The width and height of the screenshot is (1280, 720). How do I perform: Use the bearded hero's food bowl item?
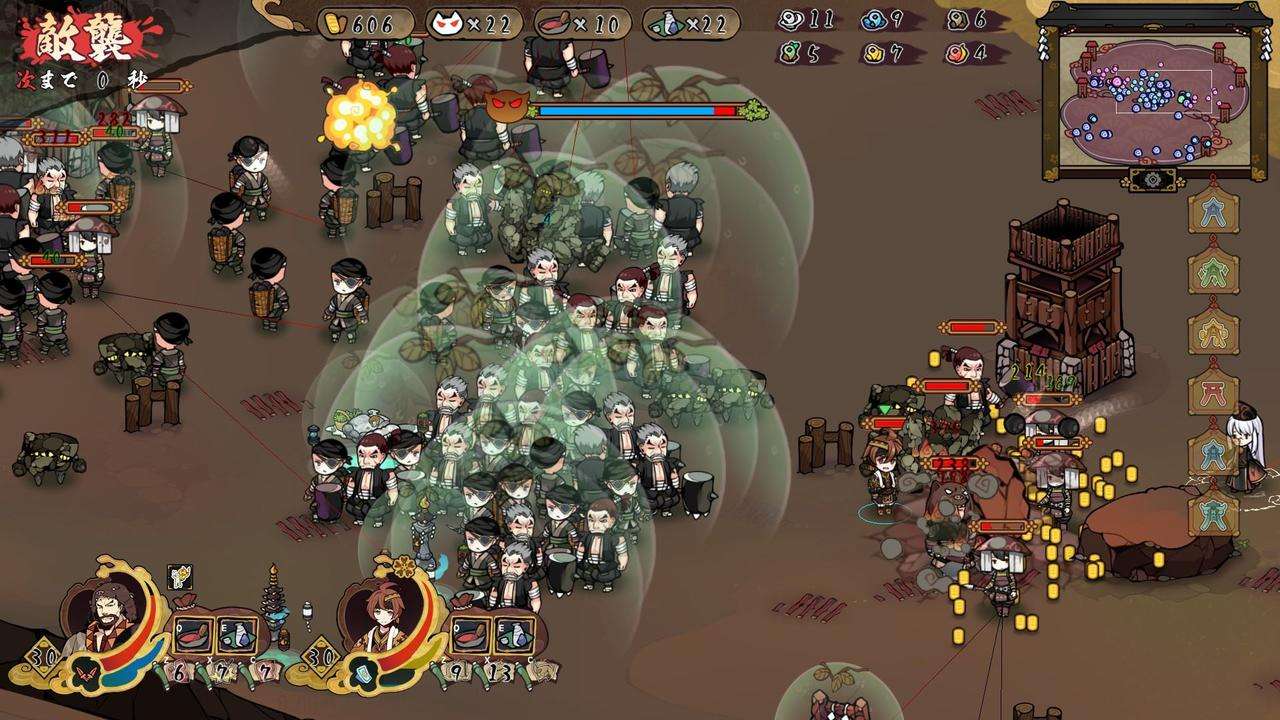(x=193, y=634)
